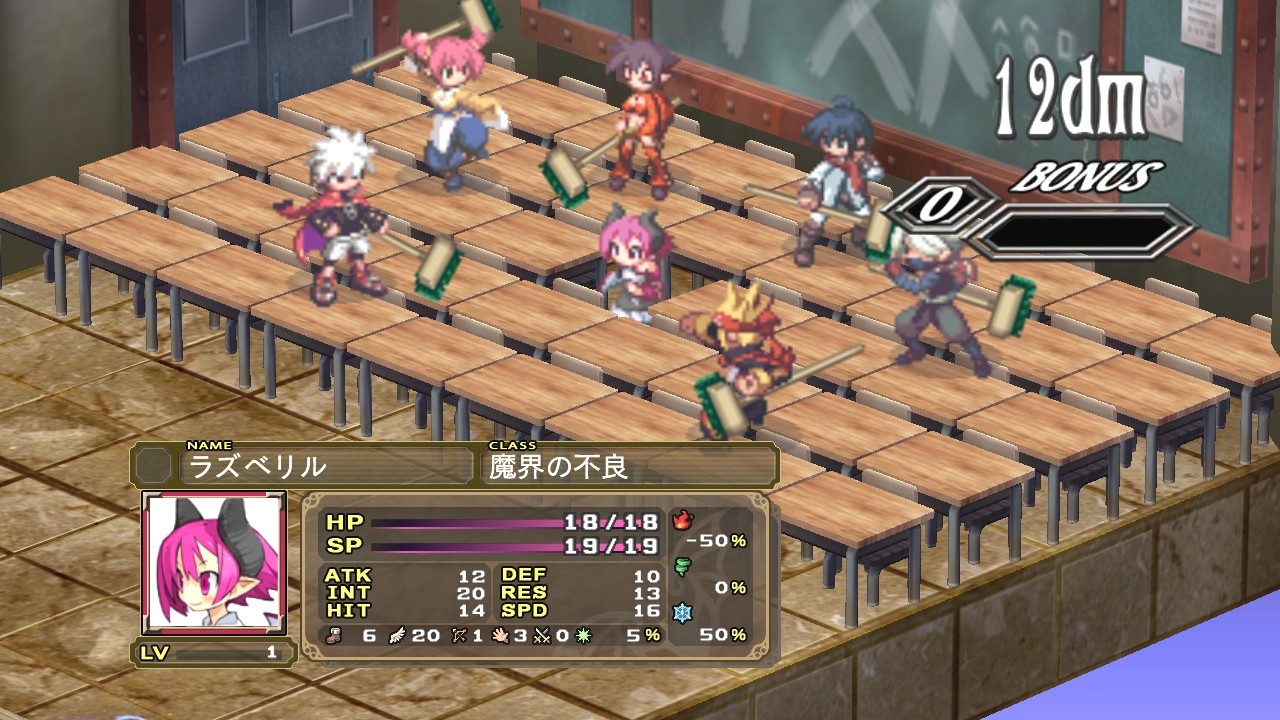Click the white-haired character holding a broom
The height and width of the screenshot is (720, 1280).
(x=340, y=210)
